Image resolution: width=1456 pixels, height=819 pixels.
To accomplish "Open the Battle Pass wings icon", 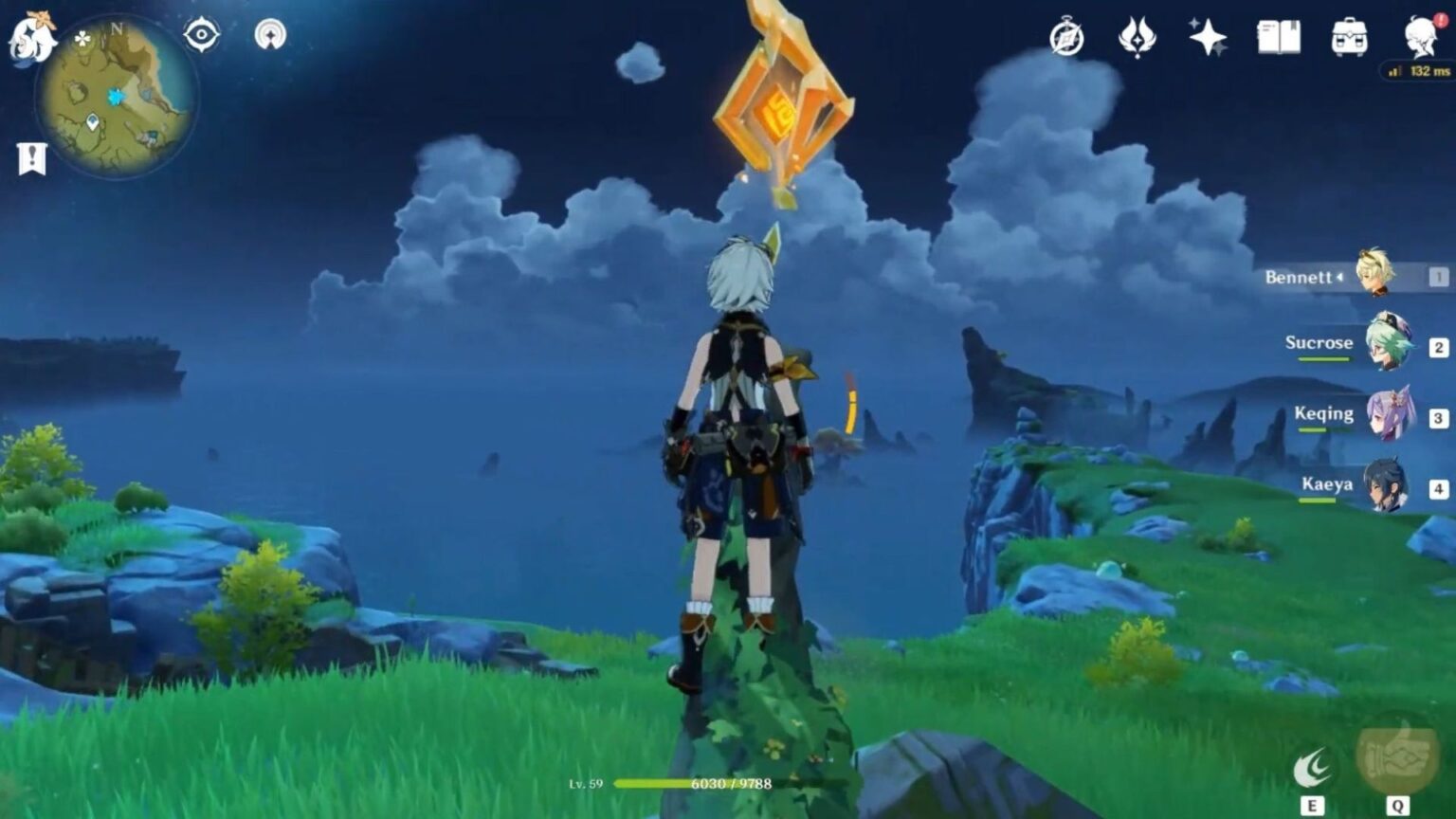I will (x=1137, y=38).
